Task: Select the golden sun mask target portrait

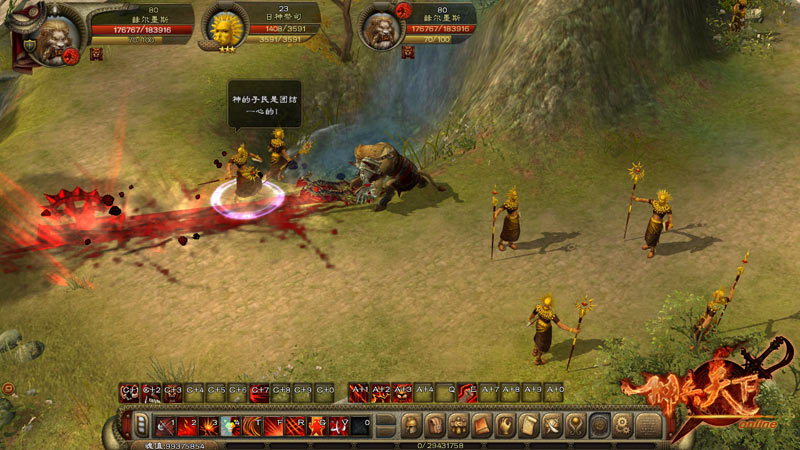Action: [224, 28]
